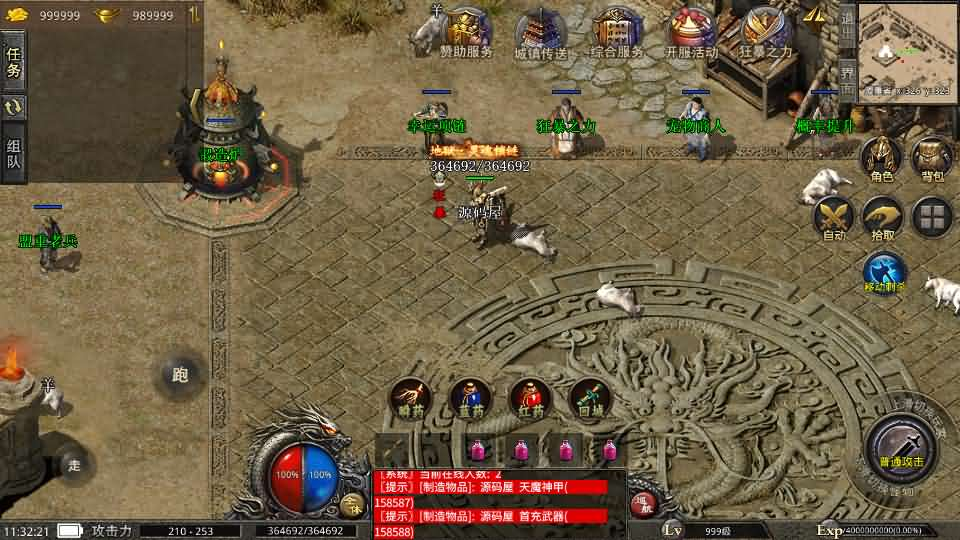Switch movement to 跑 run mode
Viewport: 960px width, 540px height.
180,376
